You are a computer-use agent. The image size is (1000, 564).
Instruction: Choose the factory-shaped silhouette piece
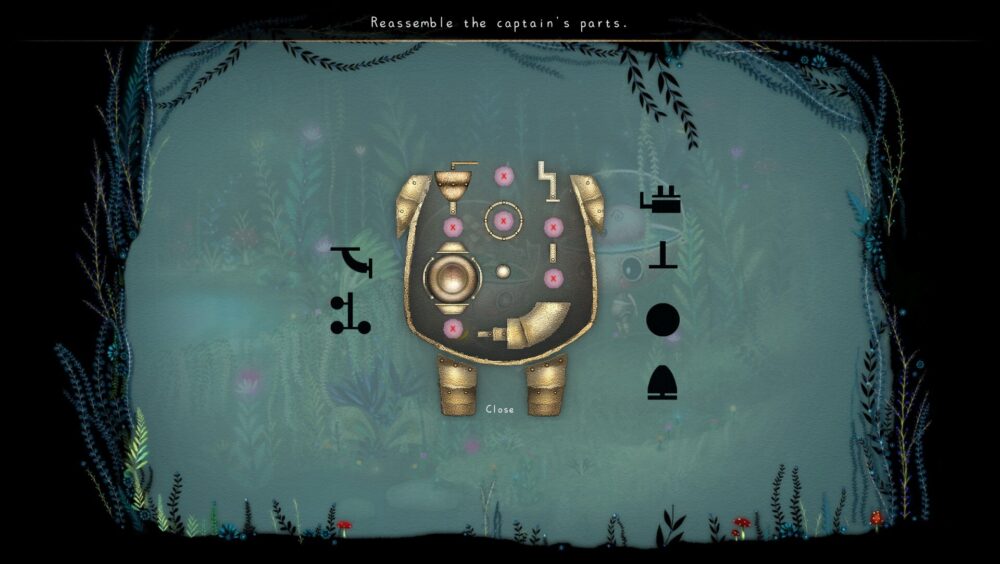coord(661,201)
